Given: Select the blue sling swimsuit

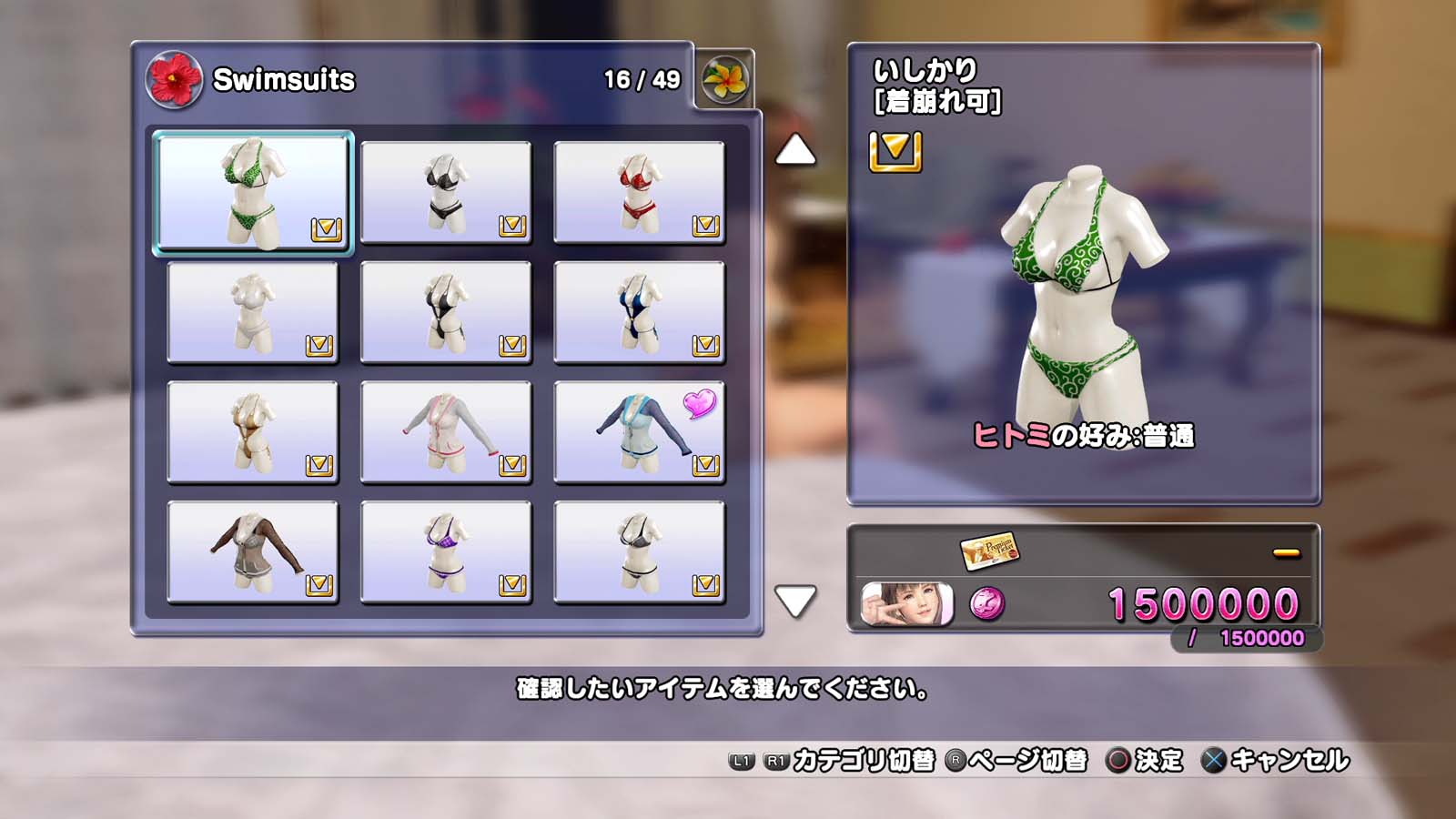Looking at the screenshot, I should tap(639, 312).
